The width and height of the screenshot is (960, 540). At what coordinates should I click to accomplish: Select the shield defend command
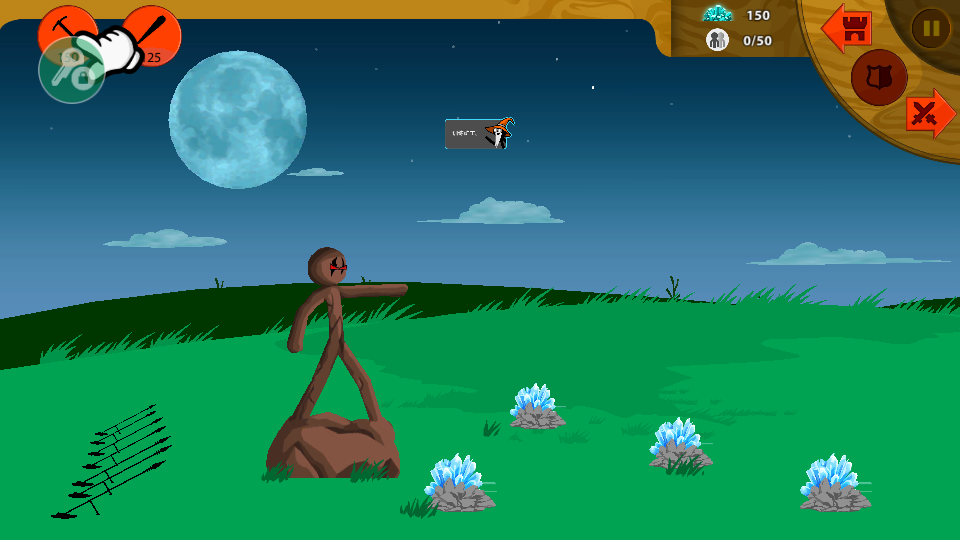[879, 78]
